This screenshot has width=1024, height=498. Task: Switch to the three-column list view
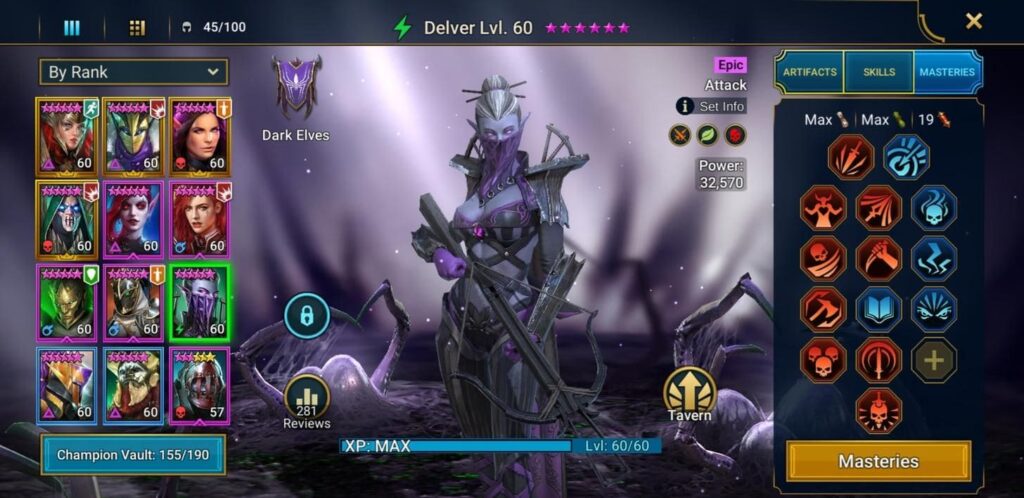tap(72, 27)
